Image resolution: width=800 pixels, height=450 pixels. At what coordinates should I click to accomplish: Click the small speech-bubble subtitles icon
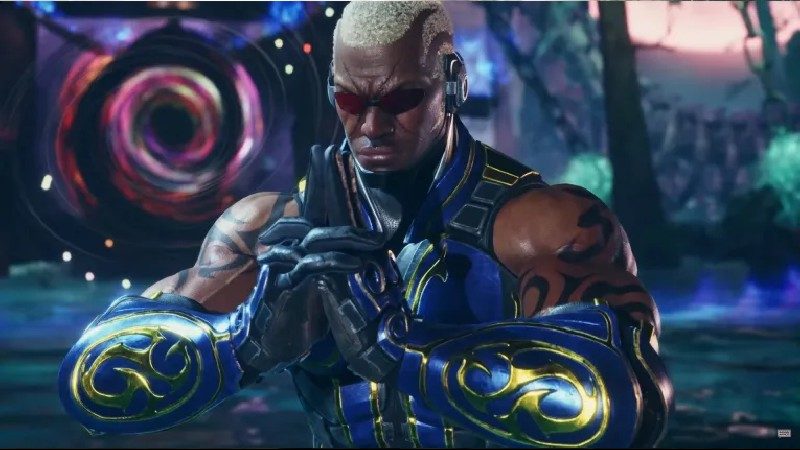(x=783, y=433)
